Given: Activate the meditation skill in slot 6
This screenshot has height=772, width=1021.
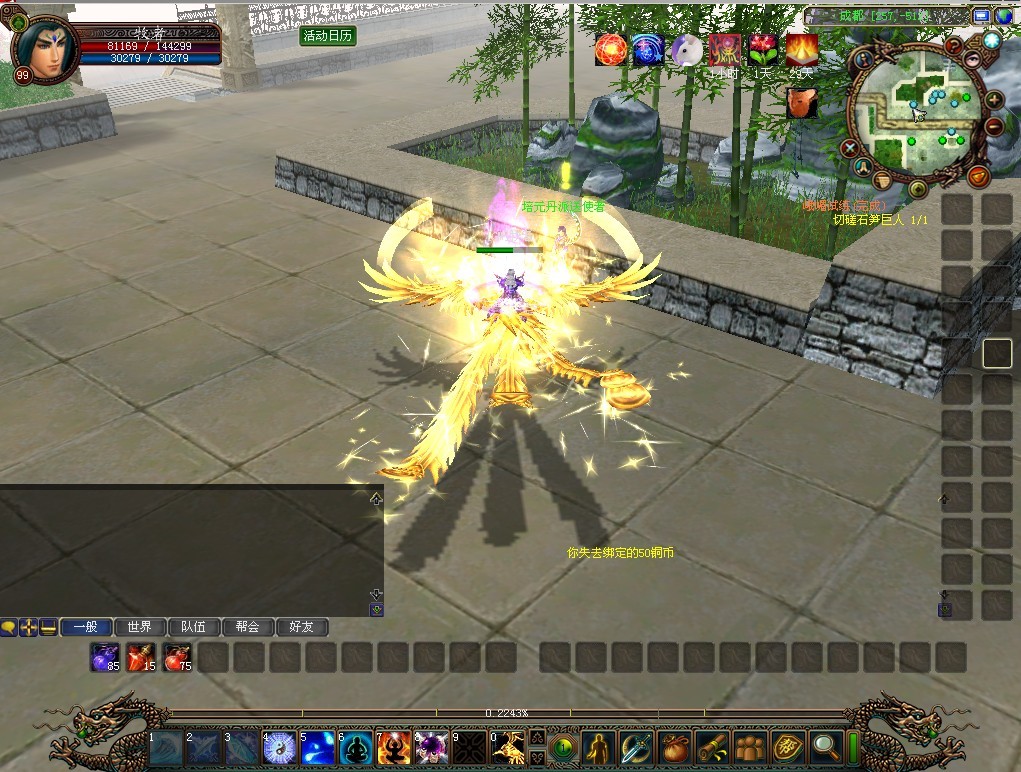Looking at the screenshot, I should click(356, 748).
